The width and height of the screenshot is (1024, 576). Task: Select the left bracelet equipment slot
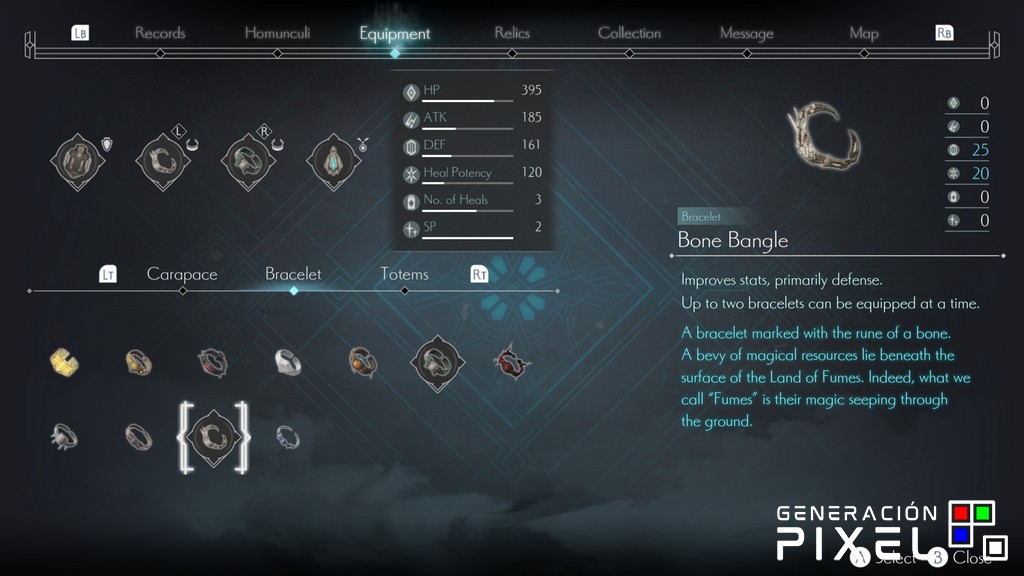(x=160, y=159)
